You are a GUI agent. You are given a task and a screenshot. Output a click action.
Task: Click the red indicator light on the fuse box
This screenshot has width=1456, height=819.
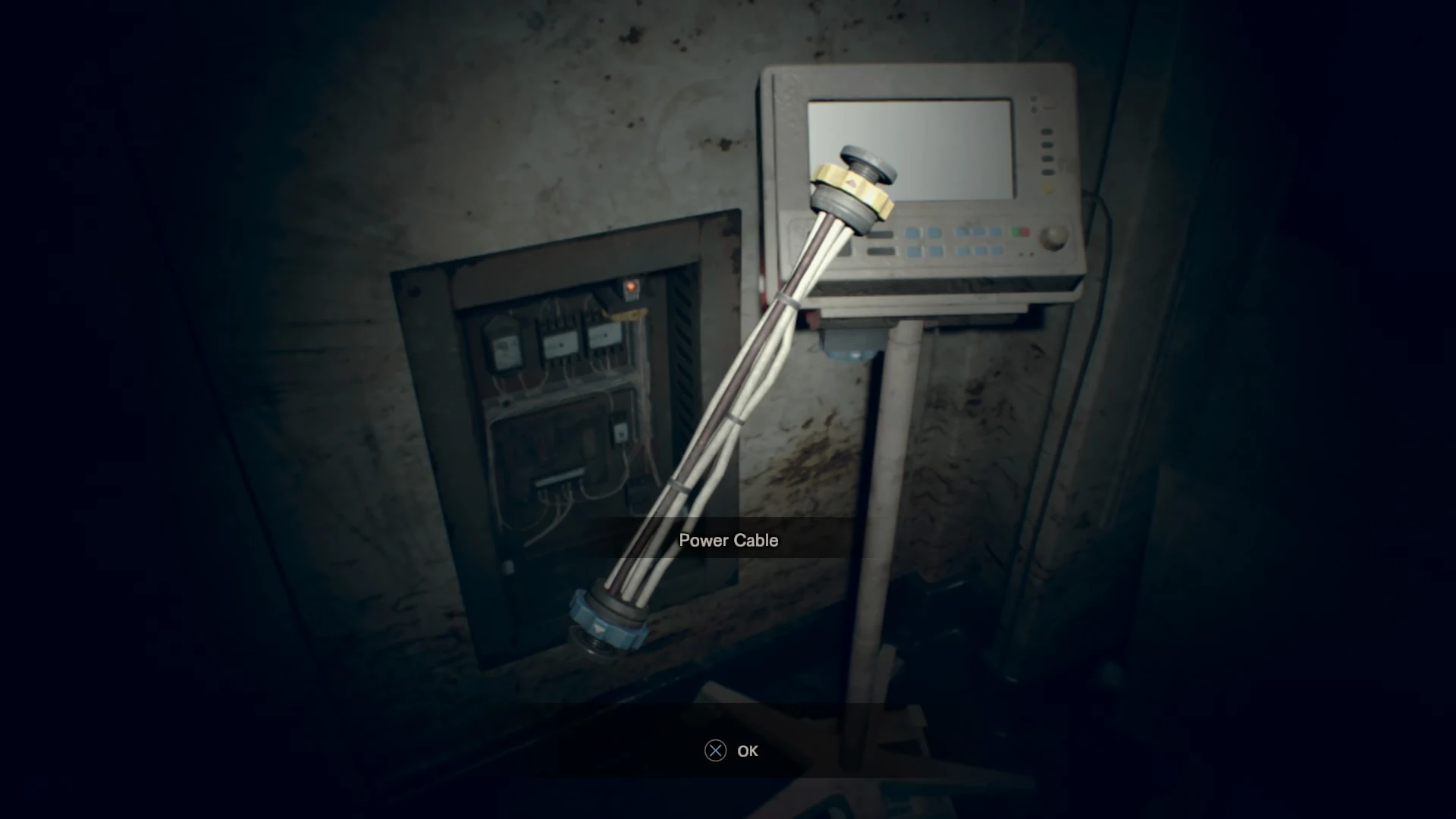pos(632,285)
